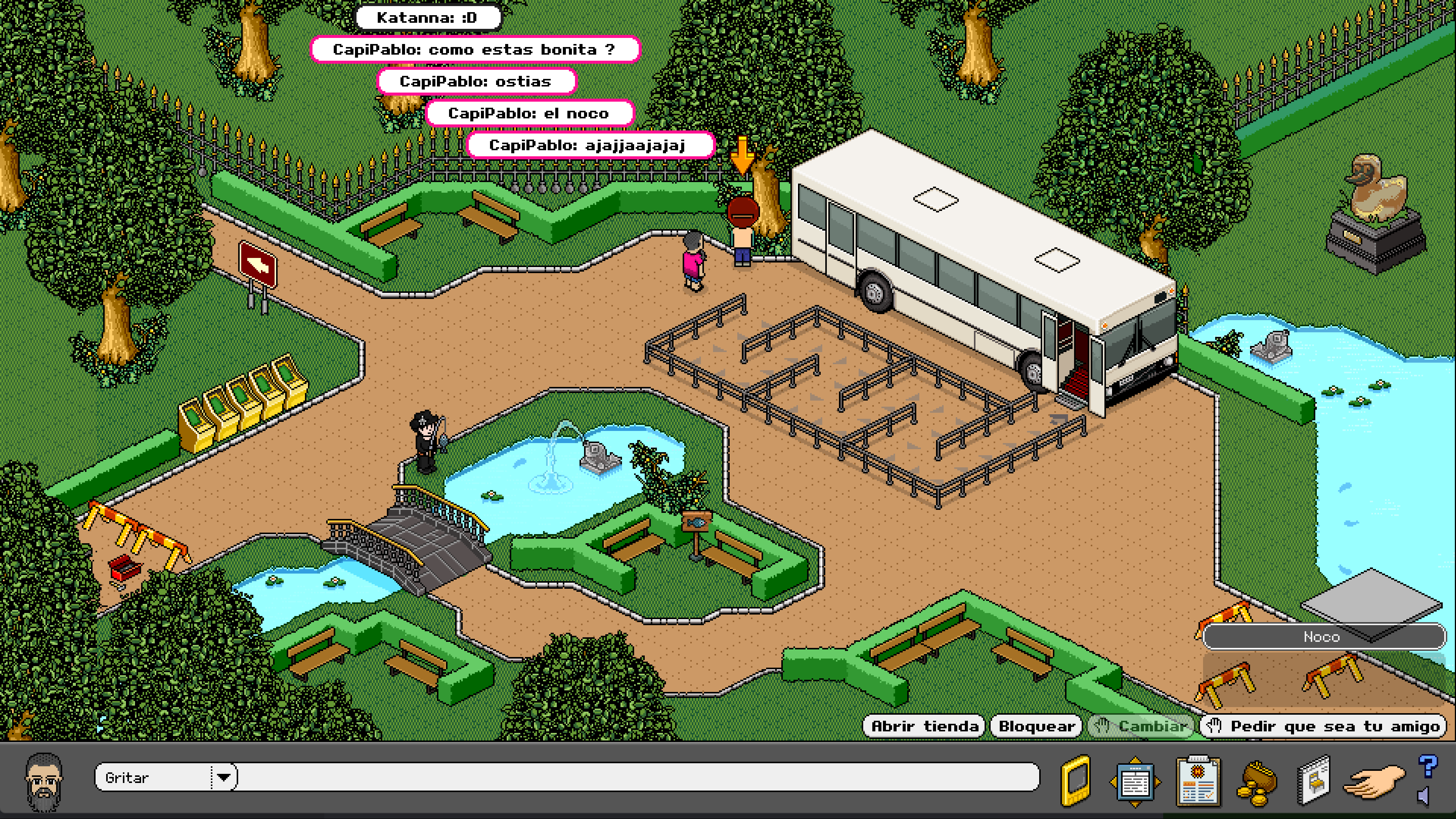
Task: Click the Cambiar trade button
Action: pos(1141,726)
